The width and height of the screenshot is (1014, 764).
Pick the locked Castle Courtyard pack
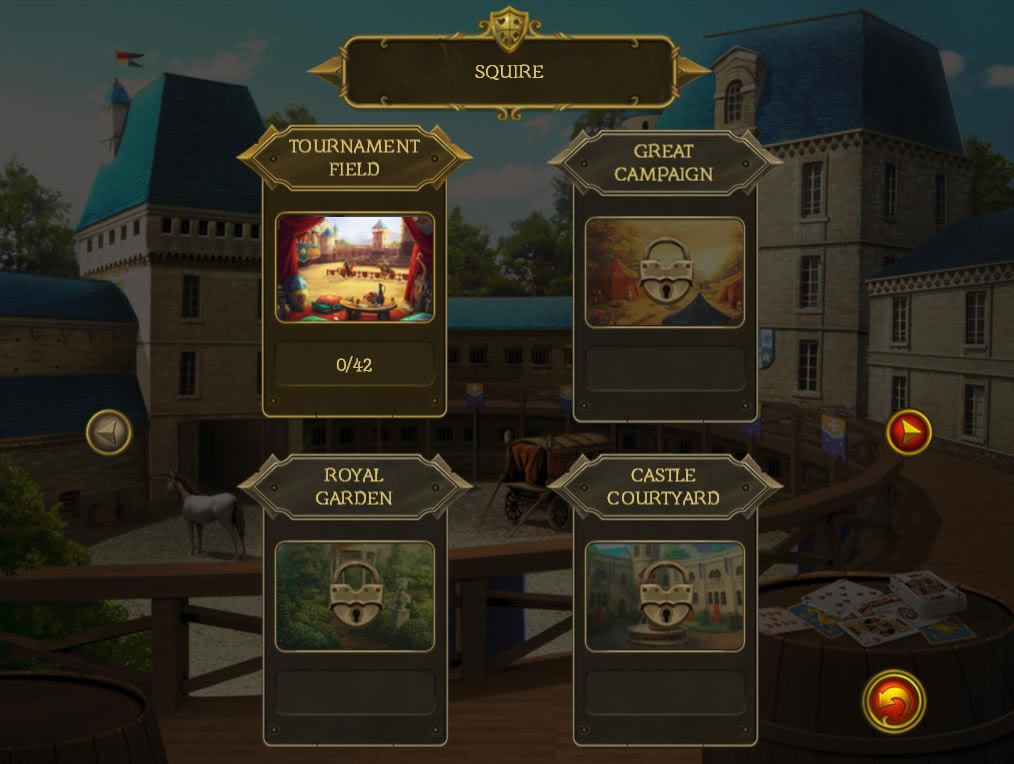665,596
